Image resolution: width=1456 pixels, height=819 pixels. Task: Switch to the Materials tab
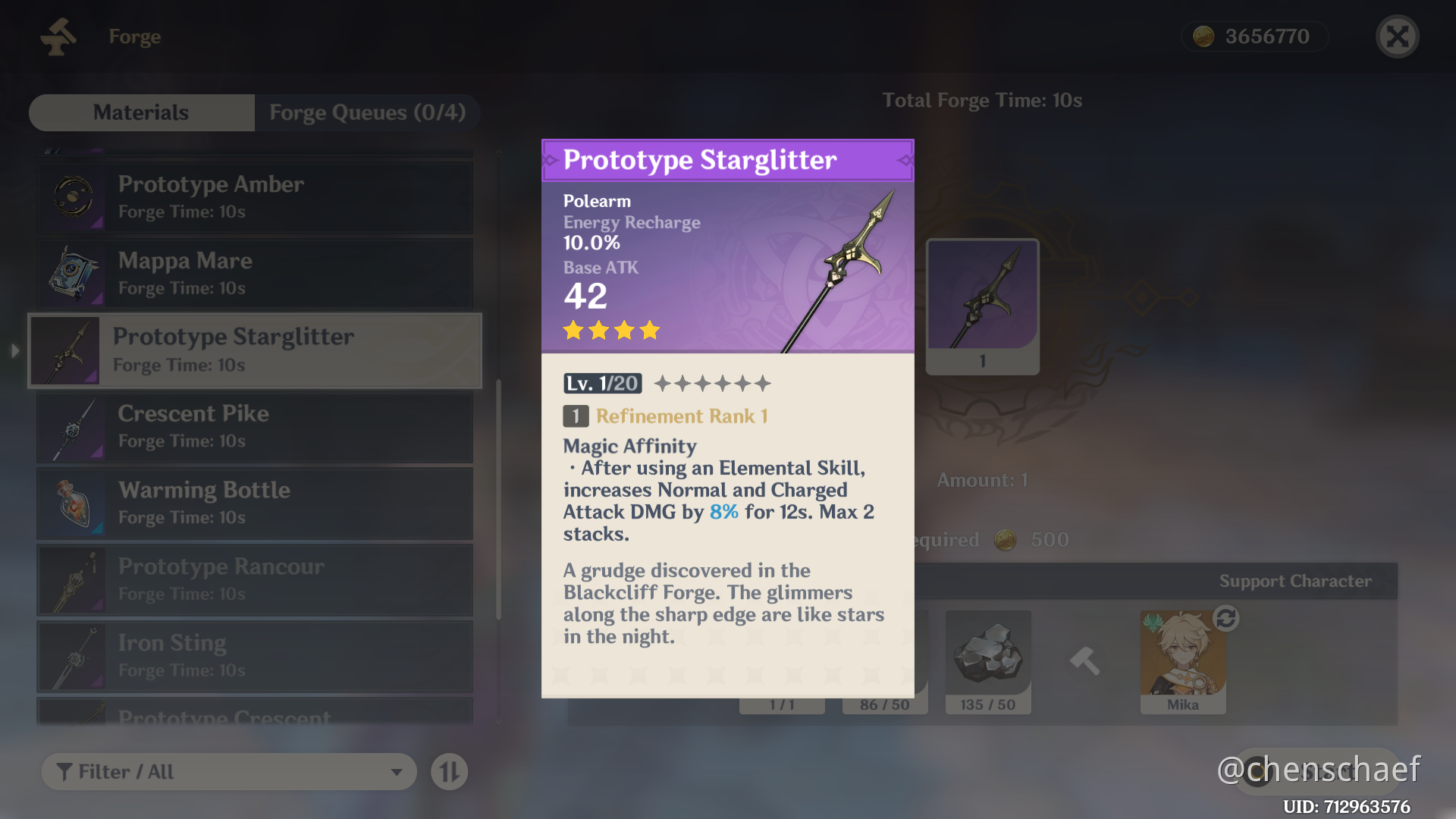point(141,112)
